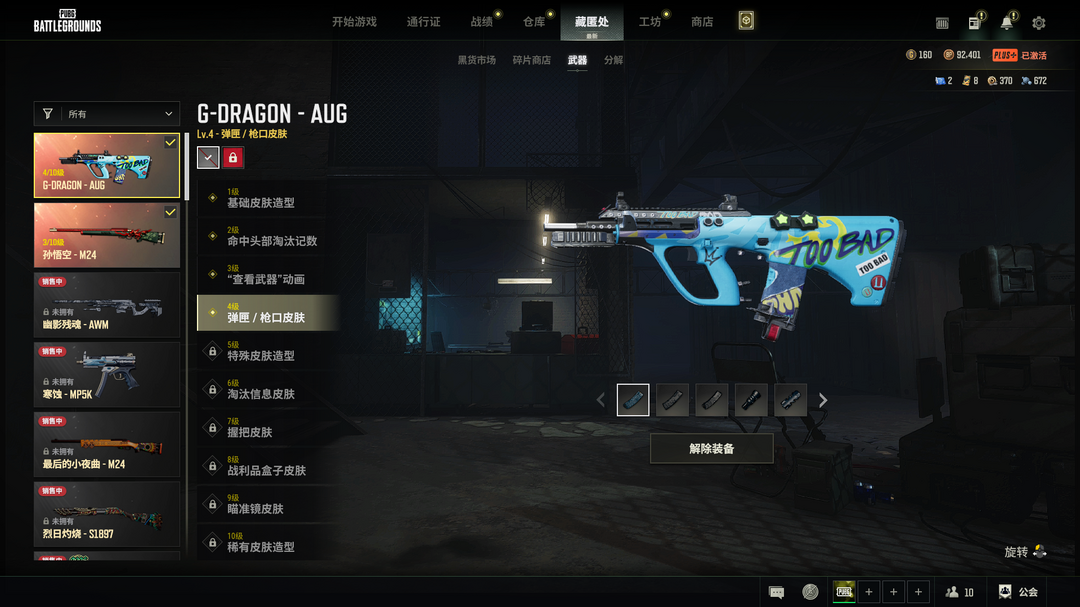
Task: Choose the 幽影残魂 - AWM skin
Action: [x=107, y=305]
